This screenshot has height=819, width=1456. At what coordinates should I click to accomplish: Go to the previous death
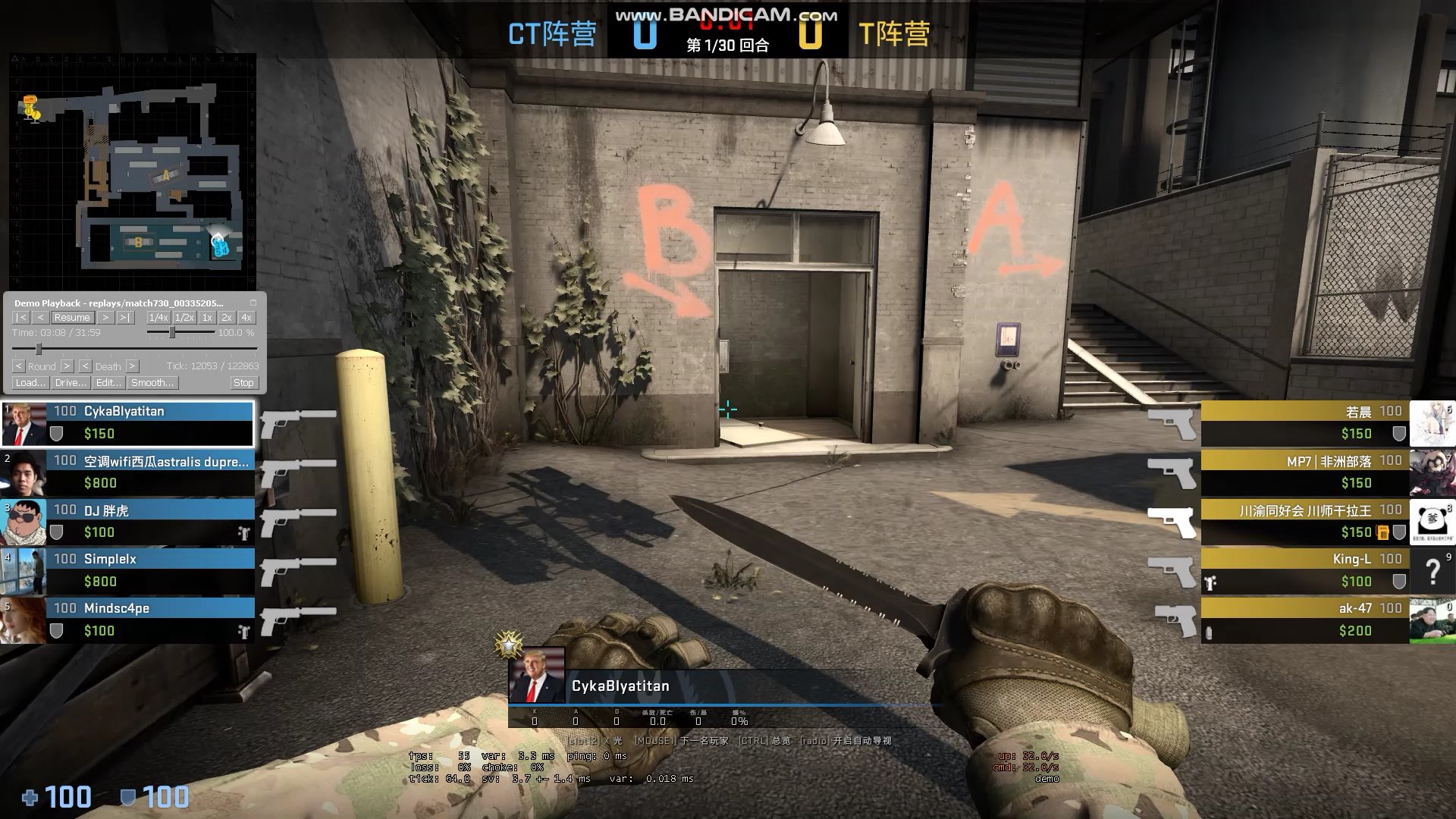(85, 366)
